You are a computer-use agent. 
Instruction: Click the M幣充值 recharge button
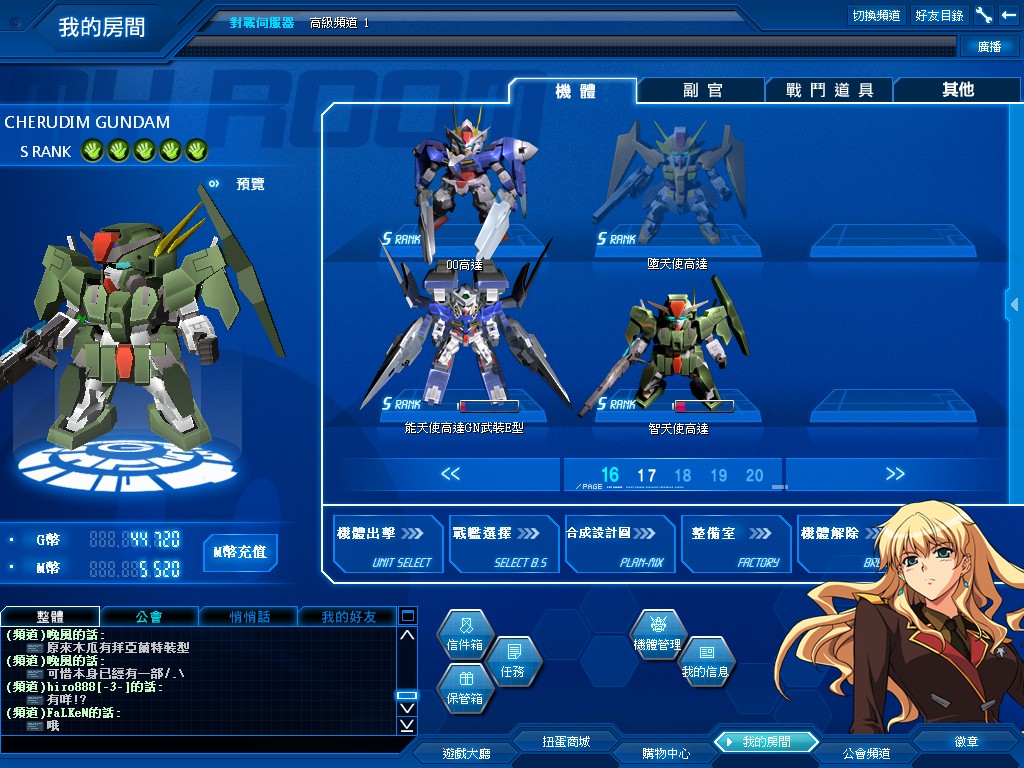coord(240,552)
